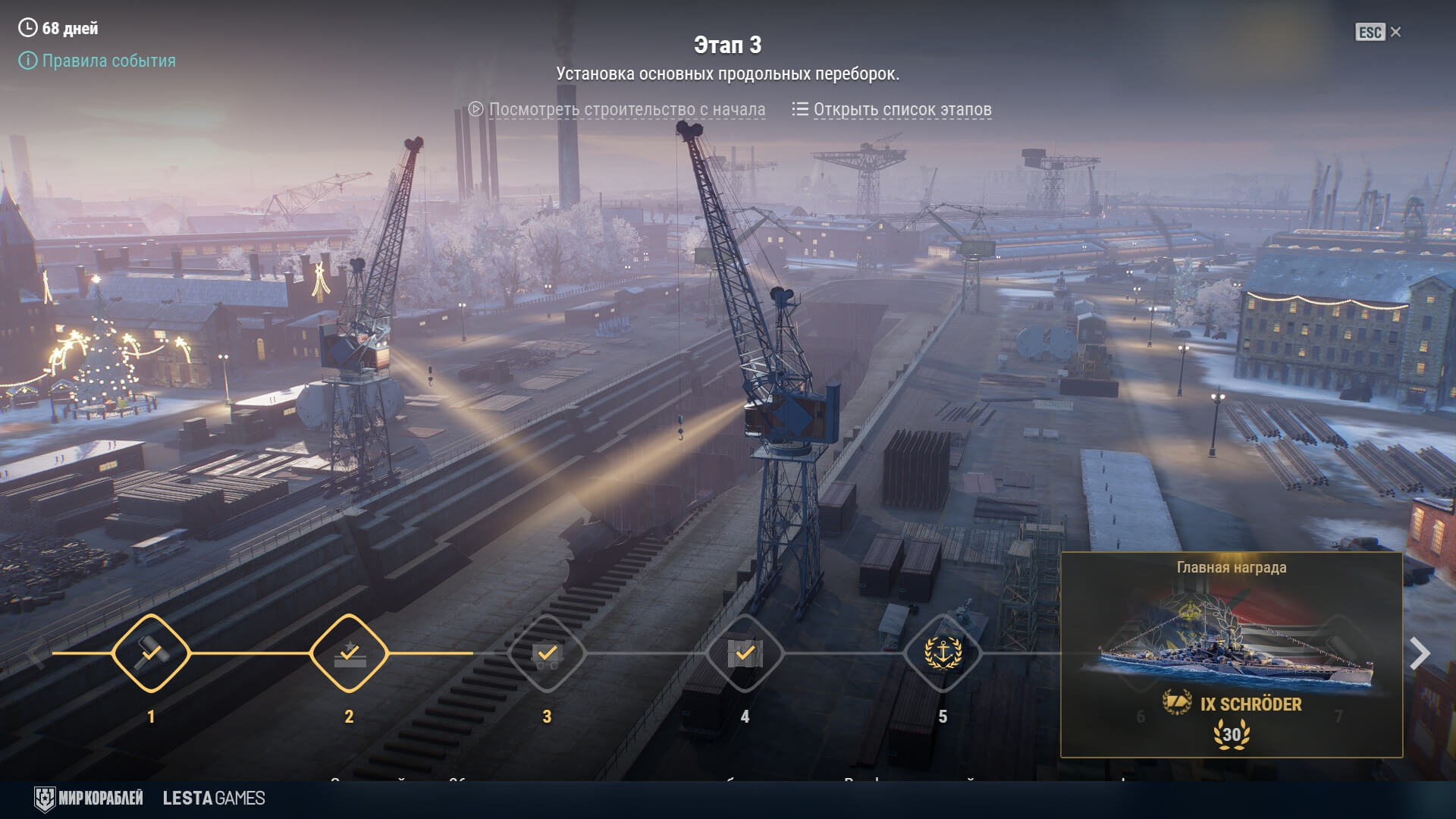Select stage 4 container marker
The height and width of the screenshot is (819, 1456).
(x=745, y=653)
